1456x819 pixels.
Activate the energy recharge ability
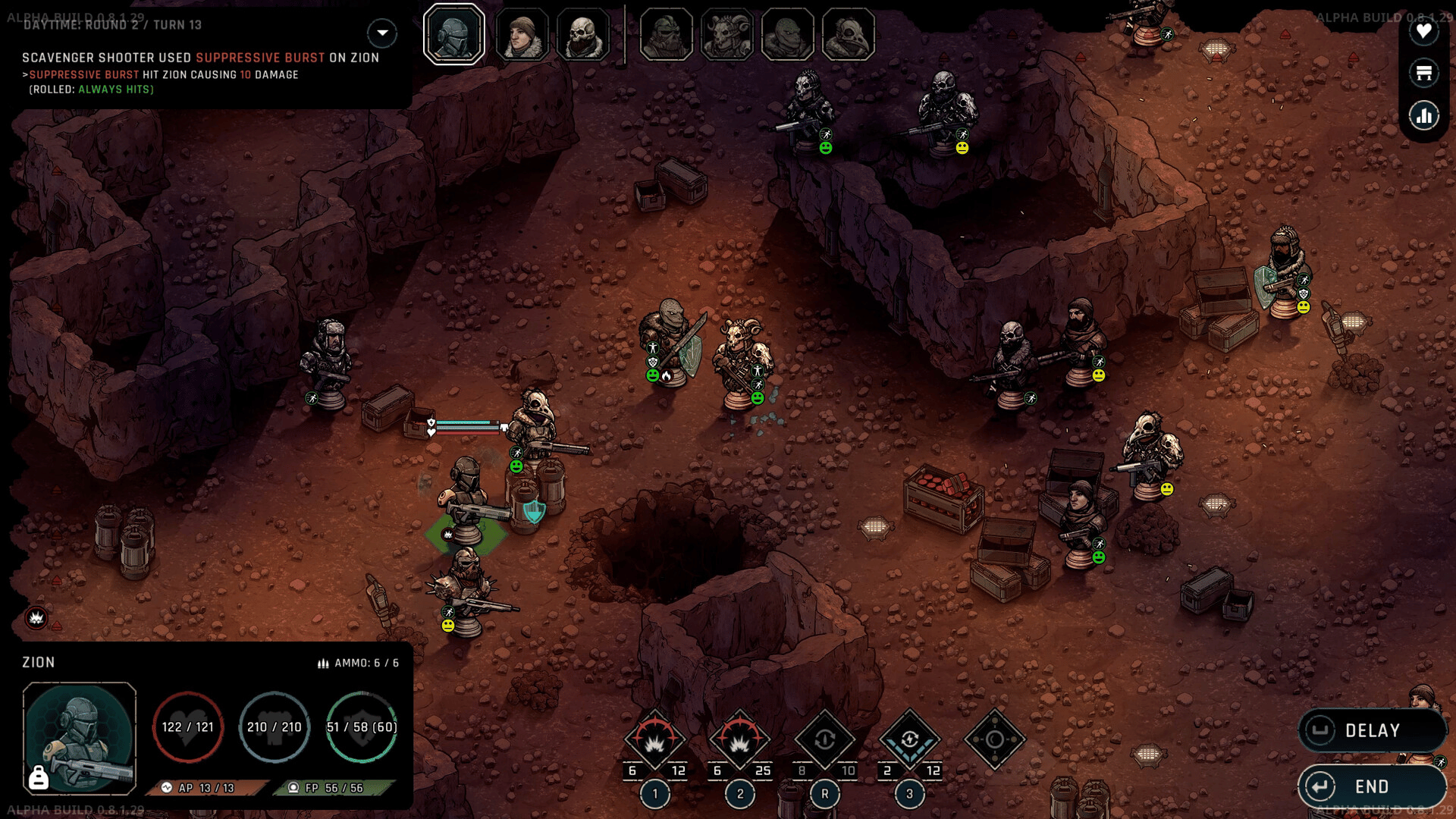(x=910, y=739)
